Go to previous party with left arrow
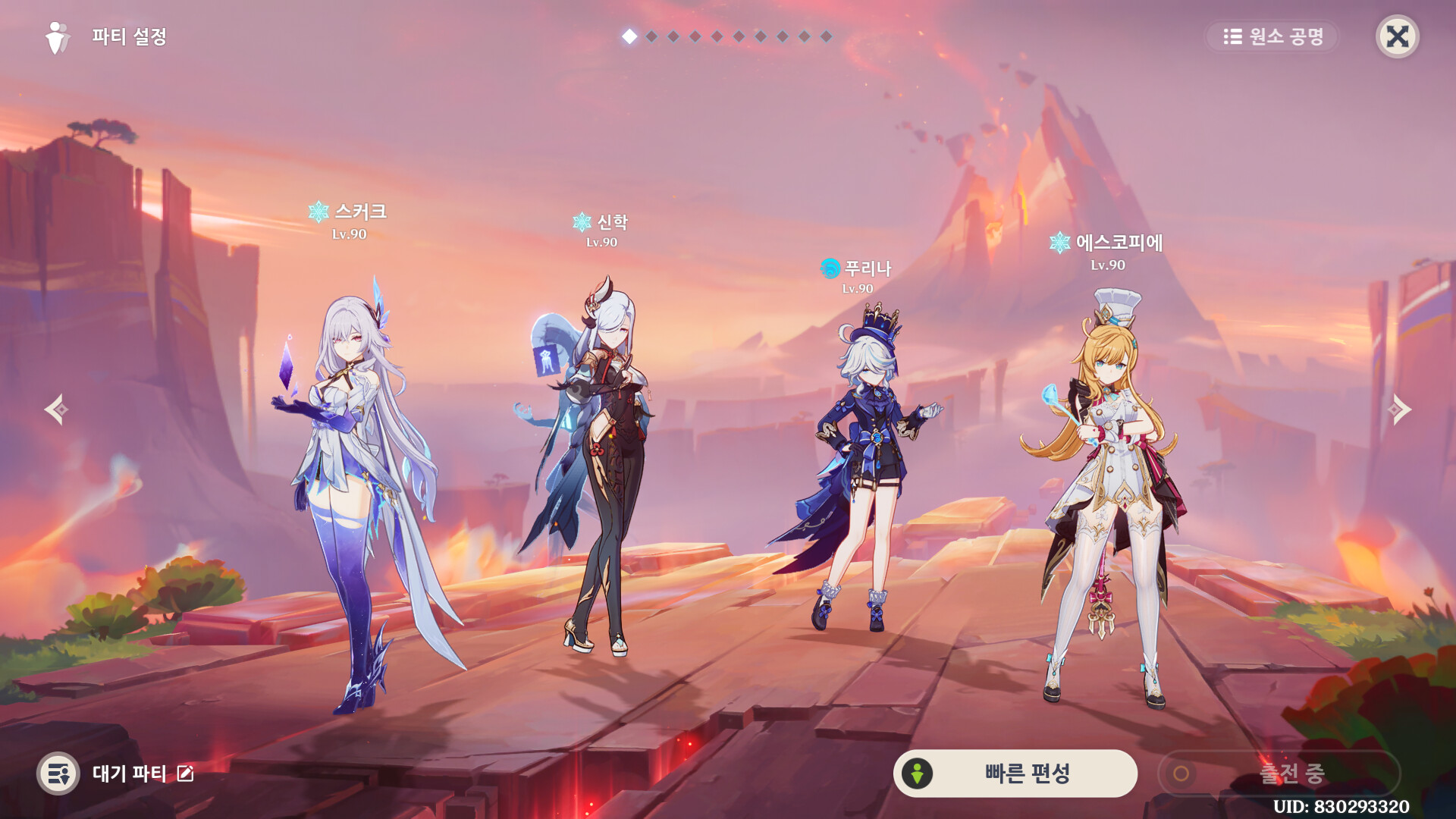Screen dimensions: 1456x819 coord(56,409)
